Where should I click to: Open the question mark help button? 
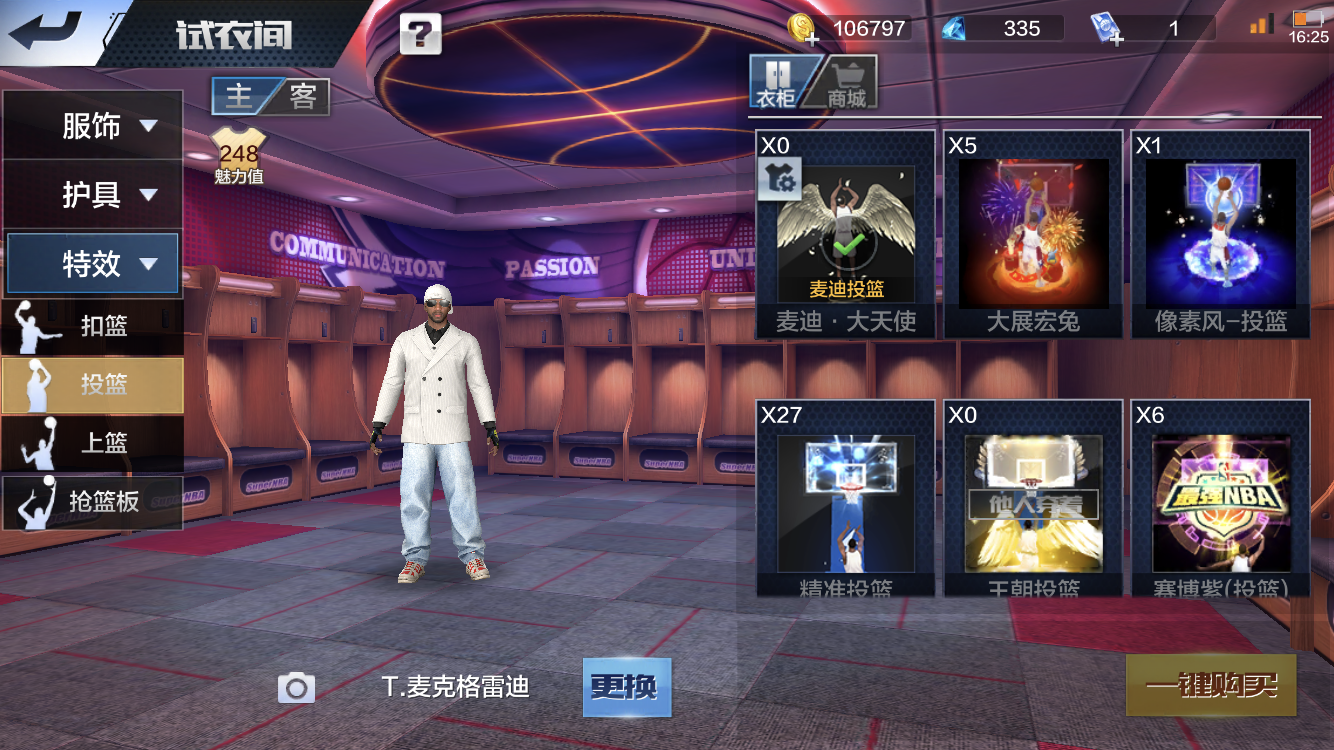[420, 35]
